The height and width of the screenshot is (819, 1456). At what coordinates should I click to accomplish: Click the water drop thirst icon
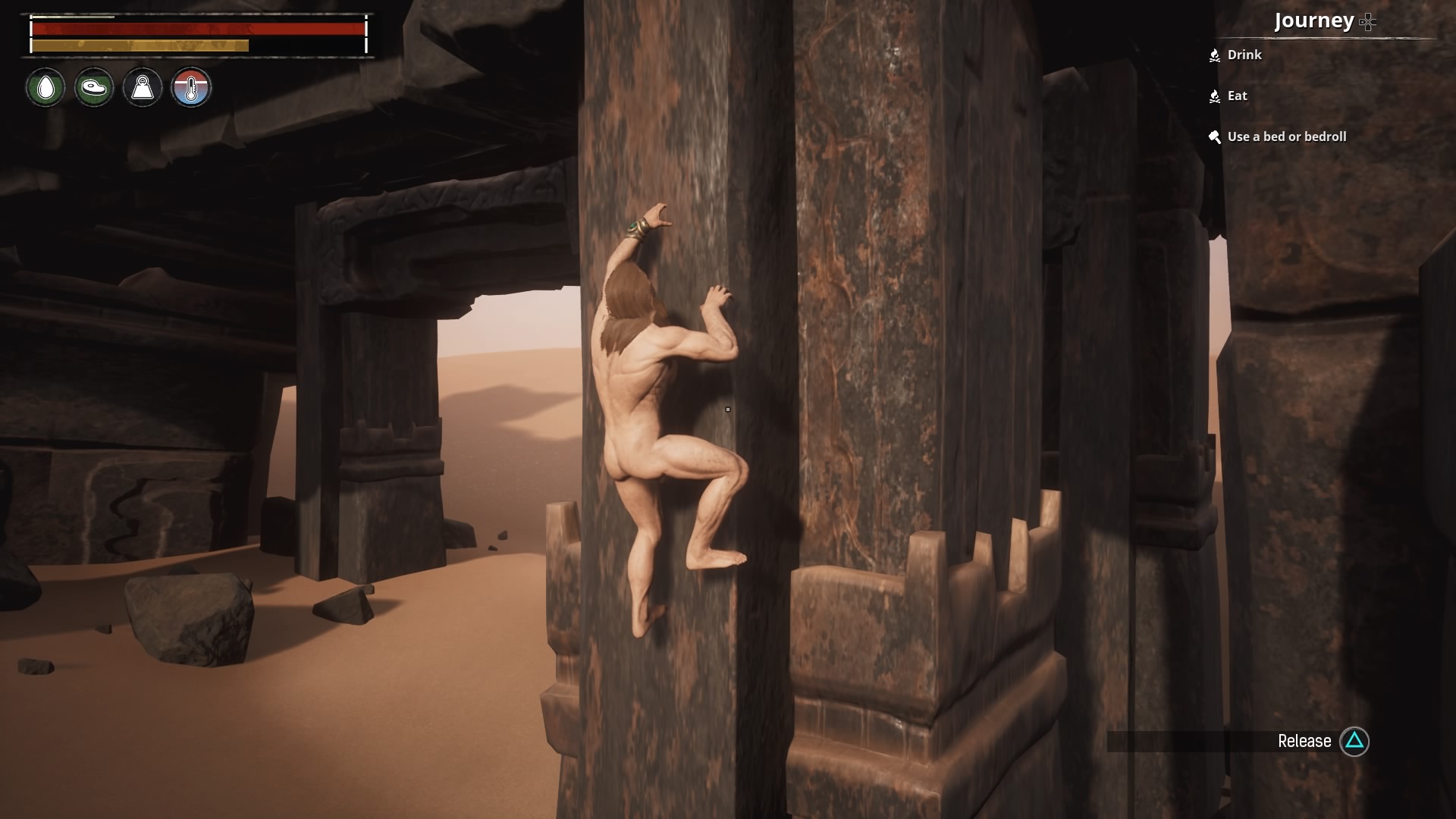(x=46, y=88)
